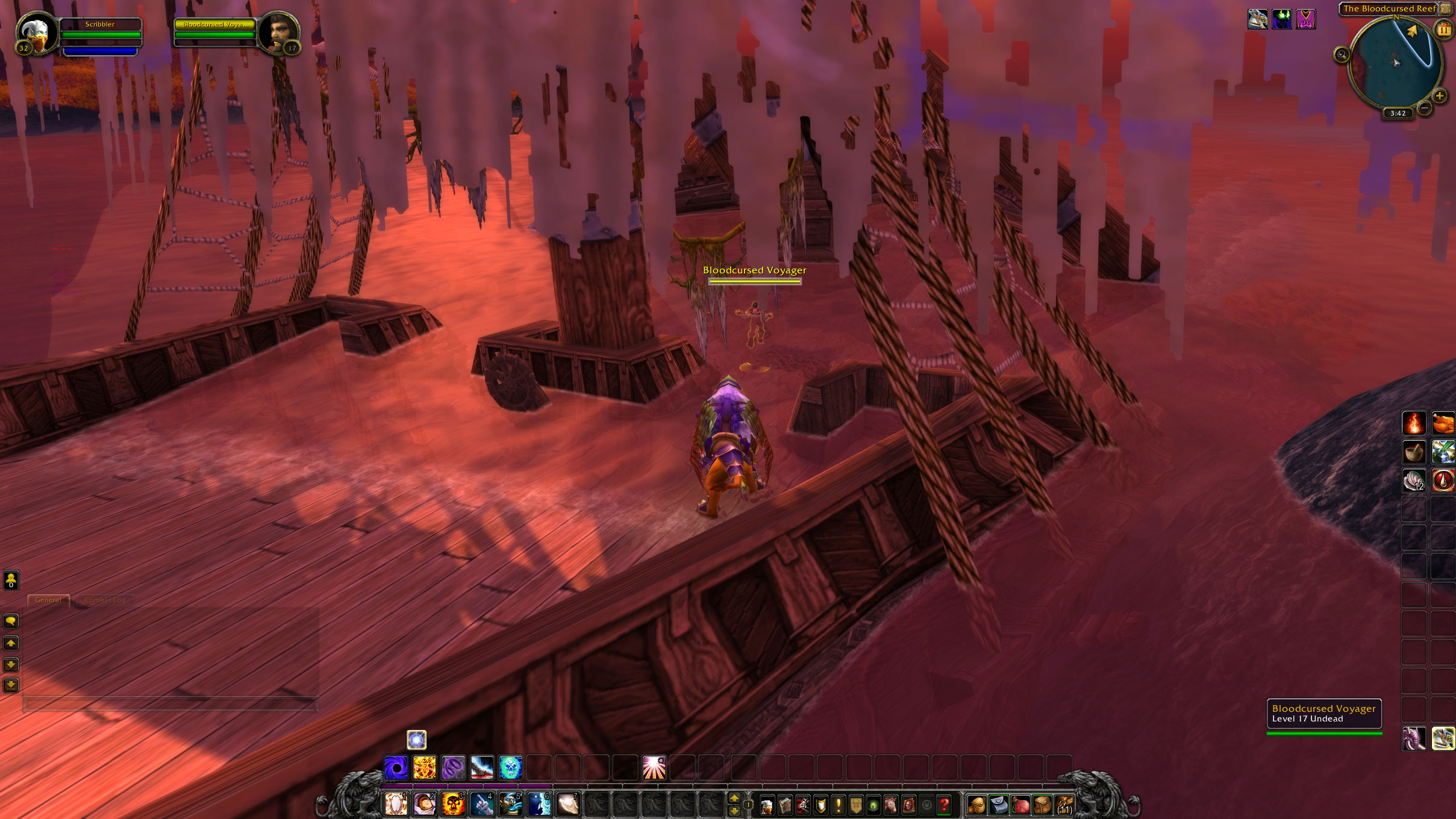Use the shield ability in action slot 1
1456x819 pixels.
point(396,805)
